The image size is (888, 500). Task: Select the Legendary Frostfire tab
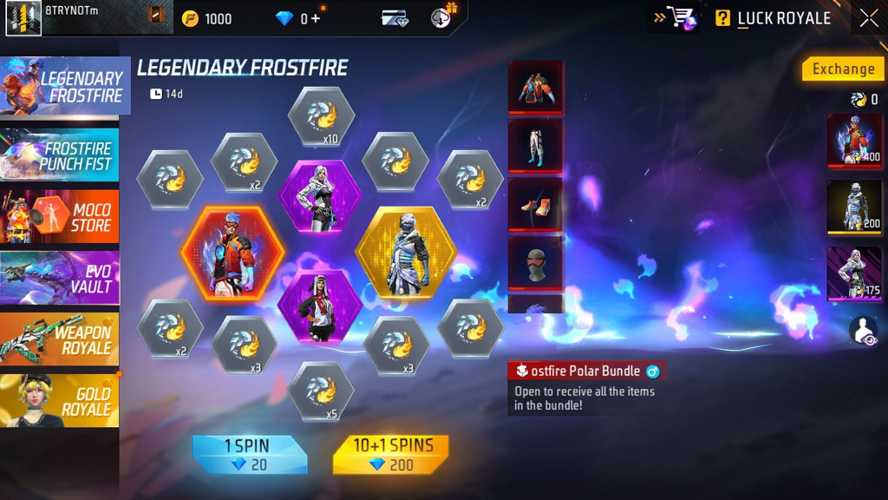[65, 86]
